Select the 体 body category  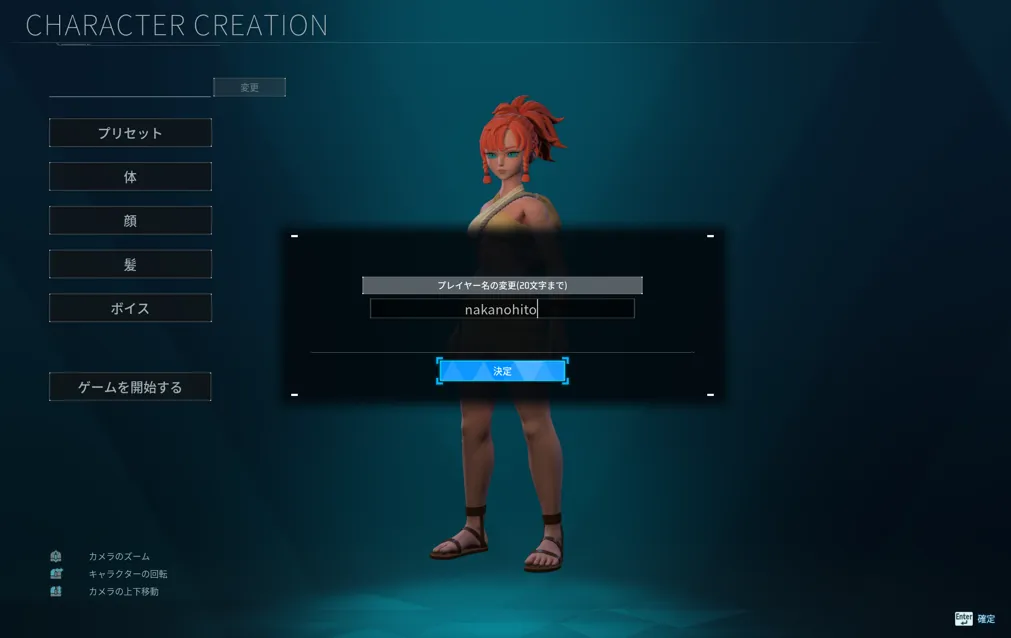[130, 177]
